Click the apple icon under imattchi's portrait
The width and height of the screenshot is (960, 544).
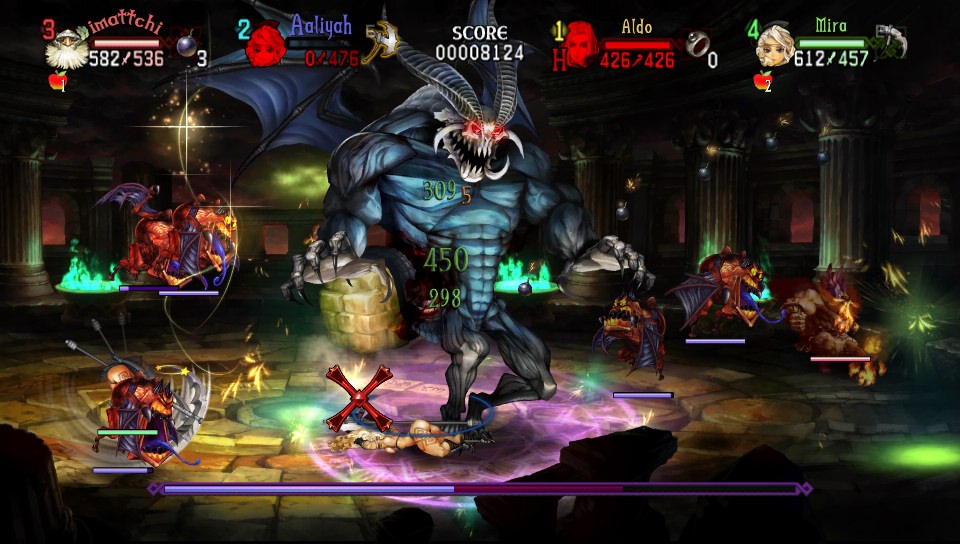coord(57,82)
